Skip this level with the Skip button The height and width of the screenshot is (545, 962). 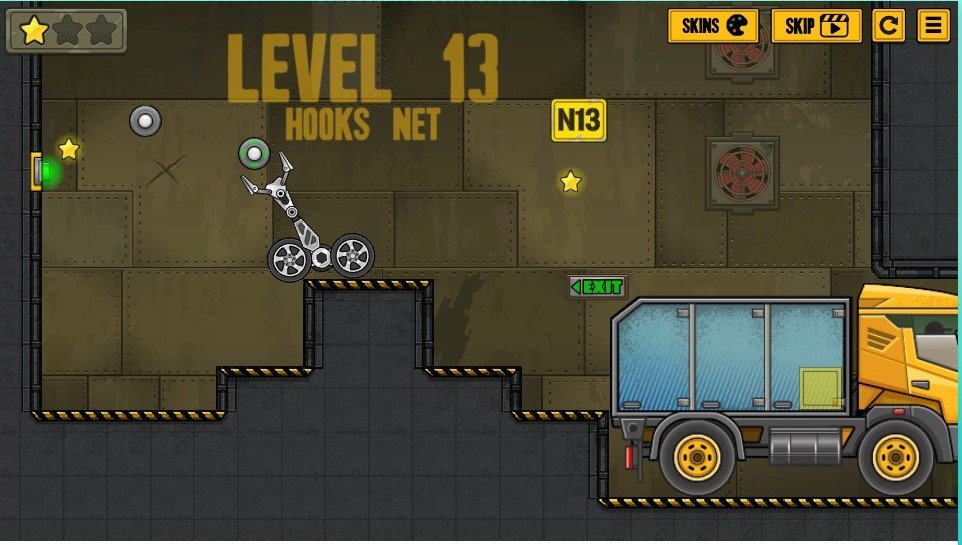816,26
